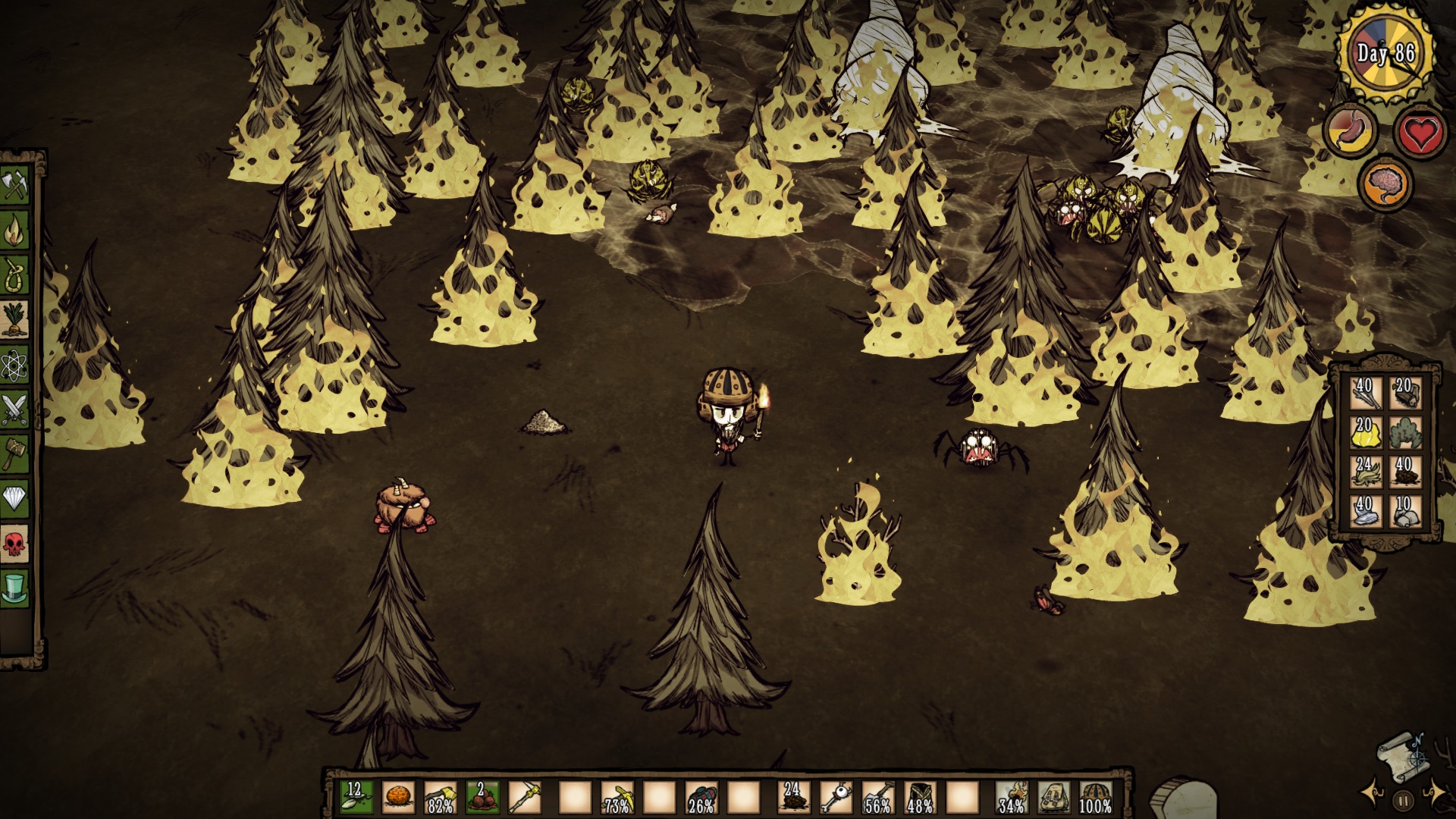Switch to the Fight crossed-swords tab
Image resolution: width=1456 pixels, height=819 pixels.
[x=15, y=409]
